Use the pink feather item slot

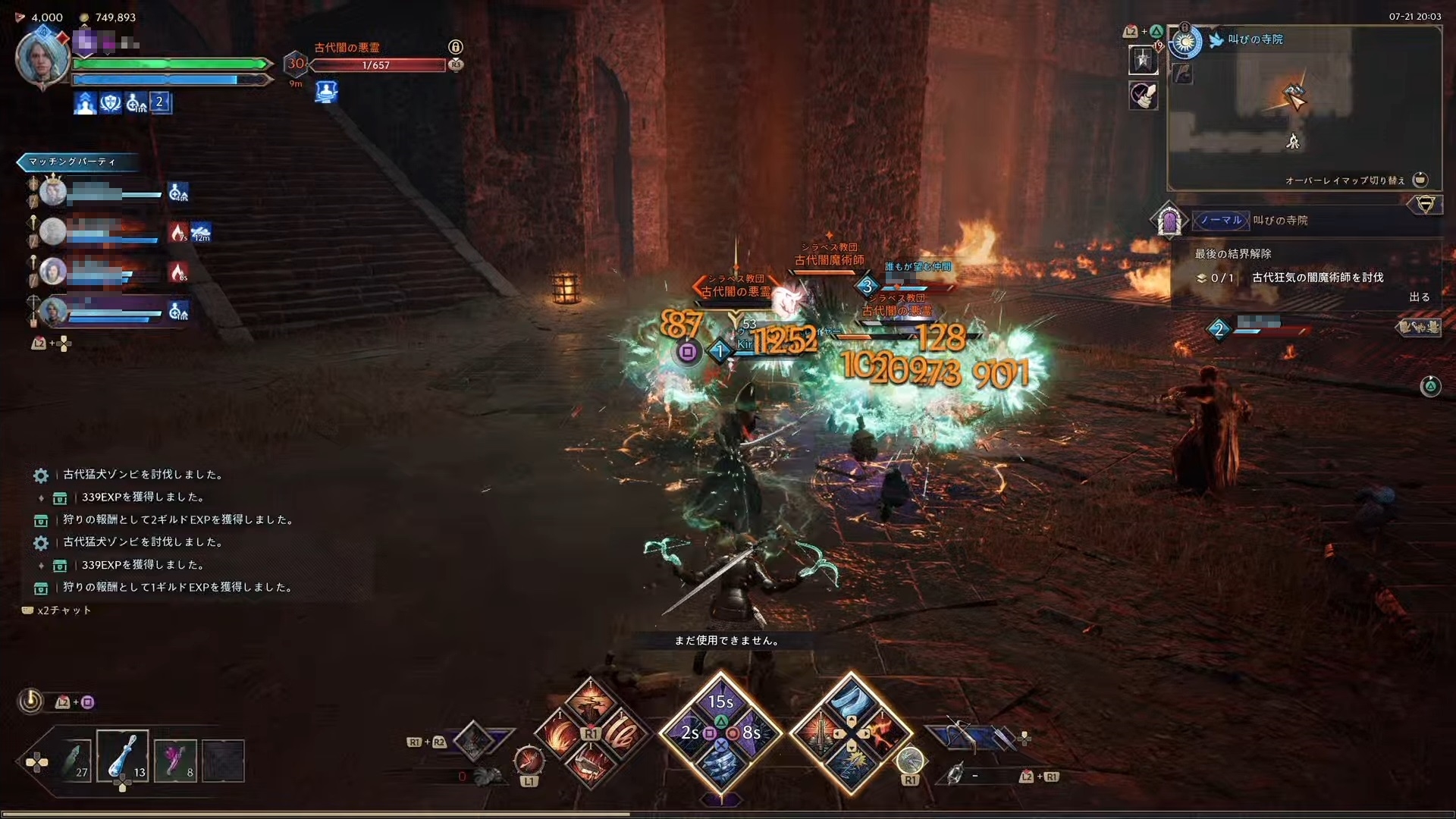click(175, 760)
